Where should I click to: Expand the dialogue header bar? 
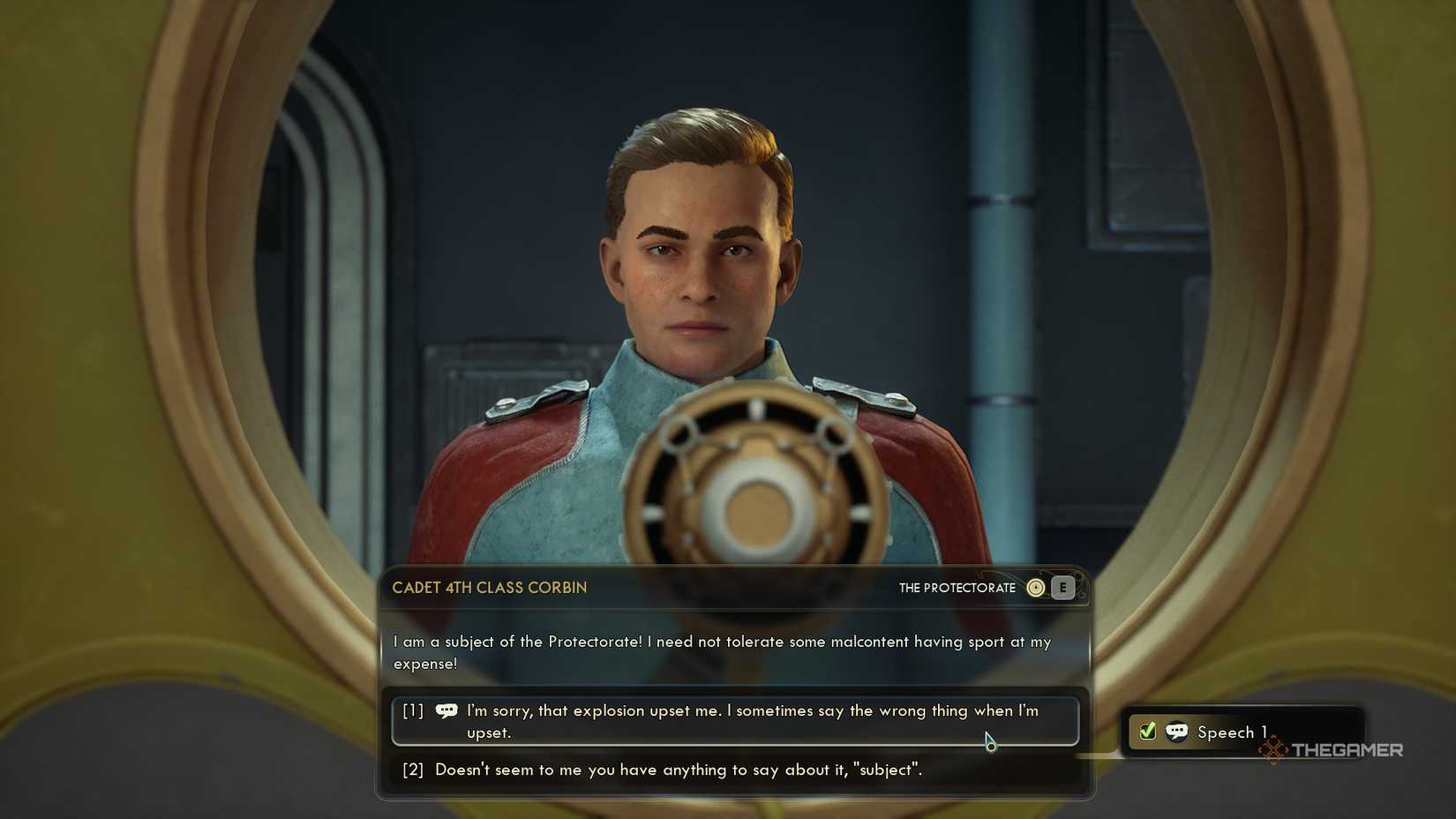[737, 587]
